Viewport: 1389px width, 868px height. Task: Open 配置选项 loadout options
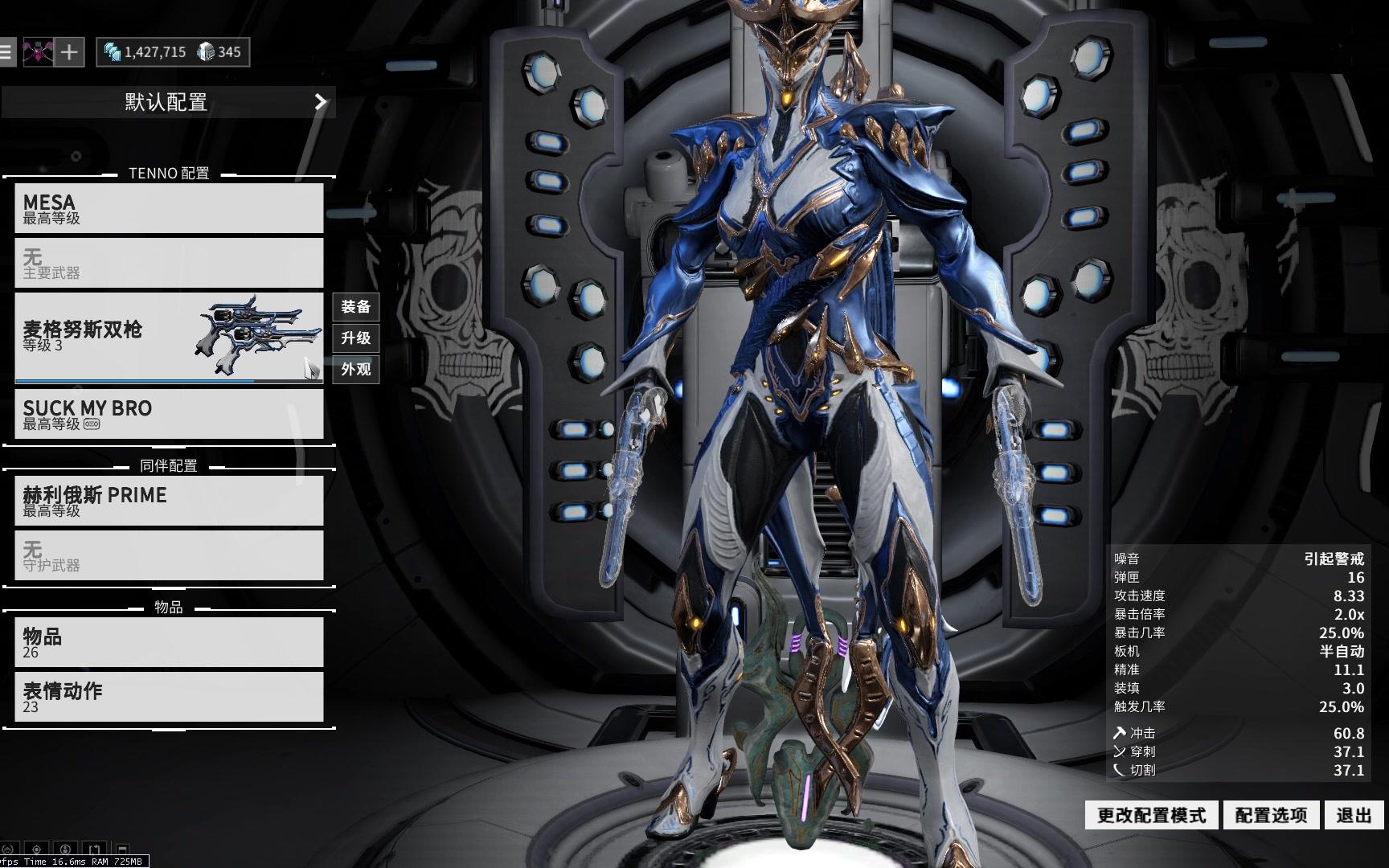(1271, 815)
